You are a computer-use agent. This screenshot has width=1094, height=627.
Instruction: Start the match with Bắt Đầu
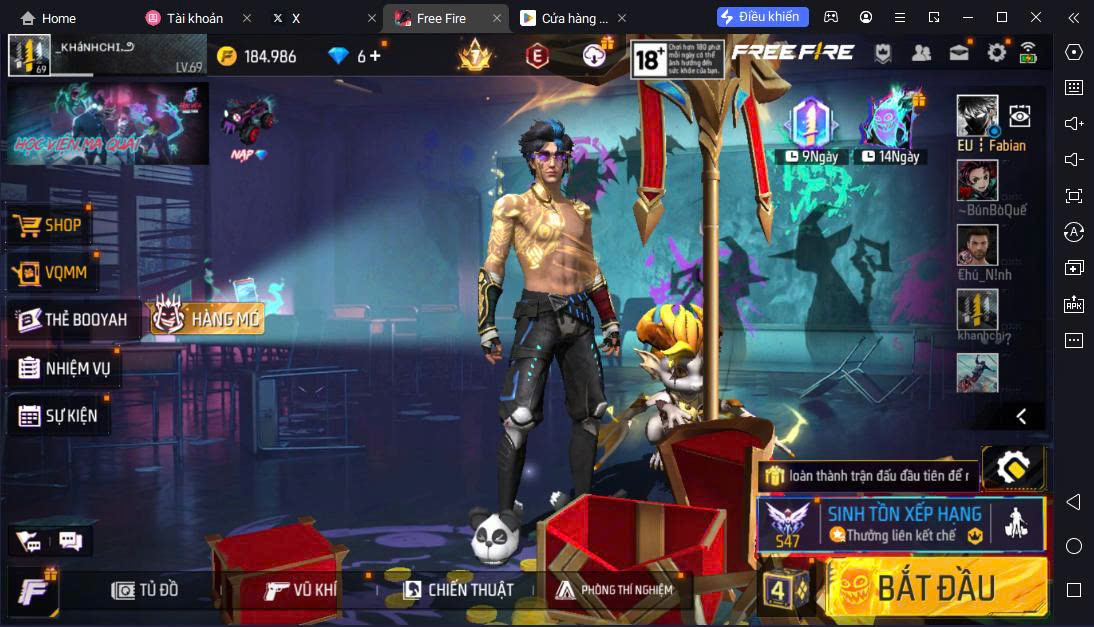coord(935,588)
